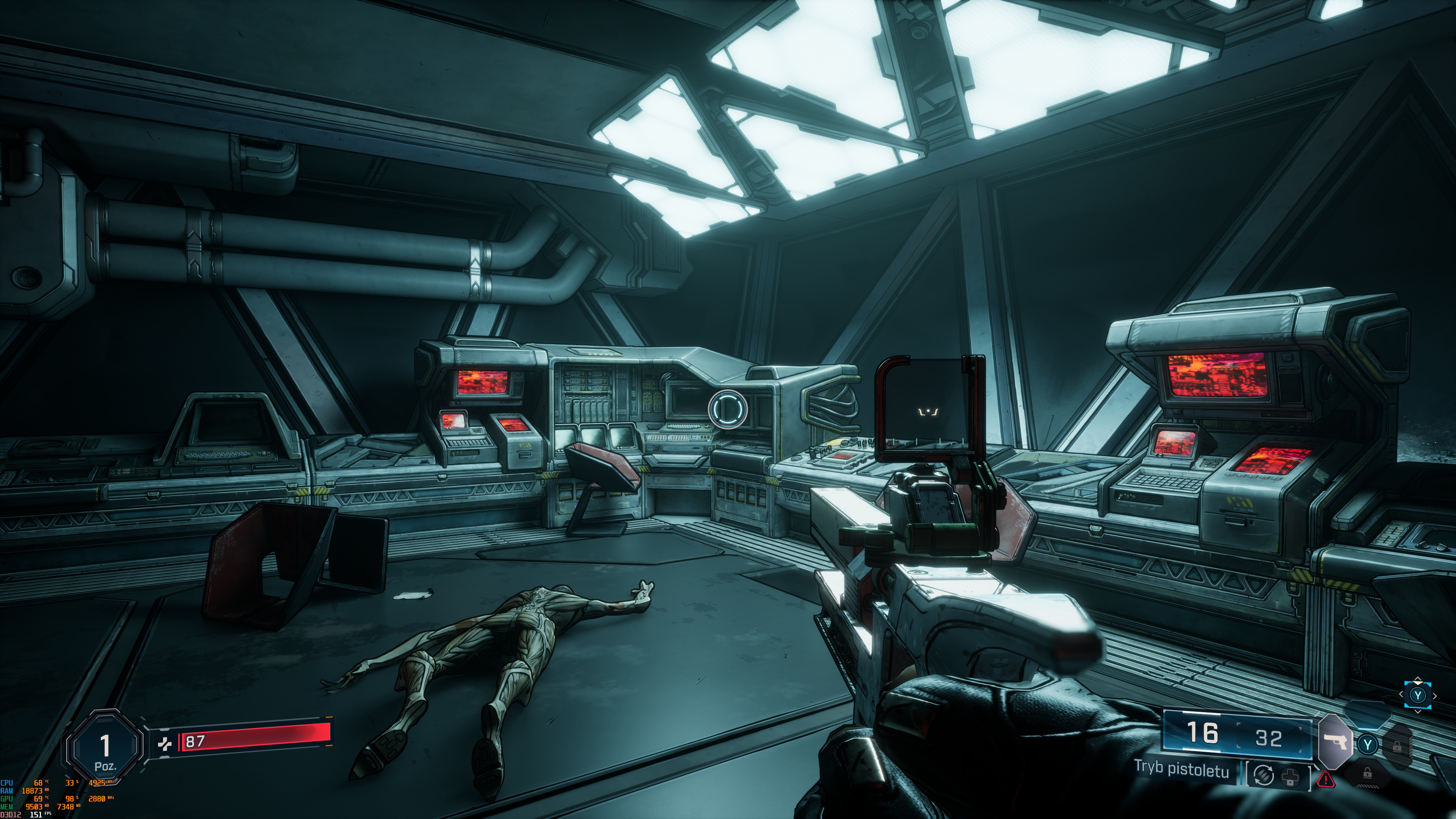
Task: Select the equipped pistol weapon slot
Action: [1335, 741]
